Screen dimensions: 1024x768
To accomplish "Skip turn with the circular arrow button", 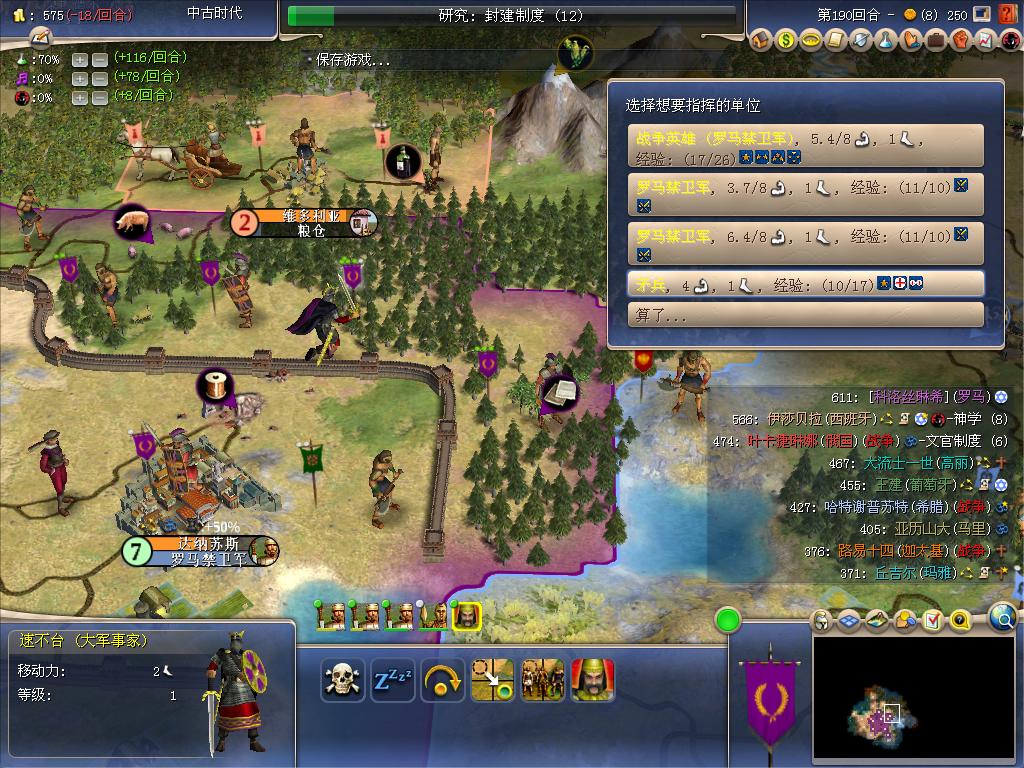I will pyautogui.click(x=442, y=680).
